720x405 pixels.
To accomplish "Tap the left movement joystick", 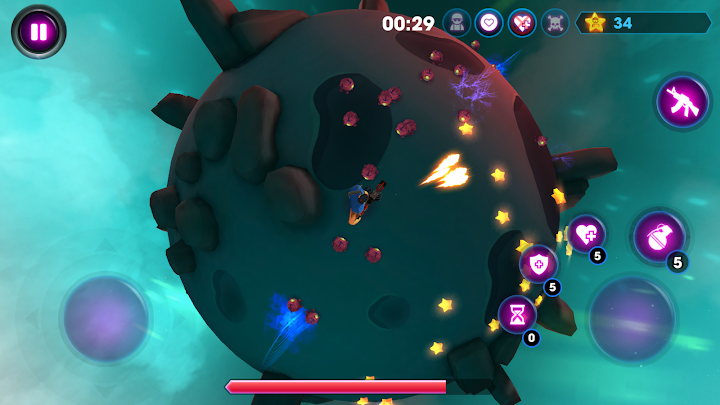I will (106, 319).
